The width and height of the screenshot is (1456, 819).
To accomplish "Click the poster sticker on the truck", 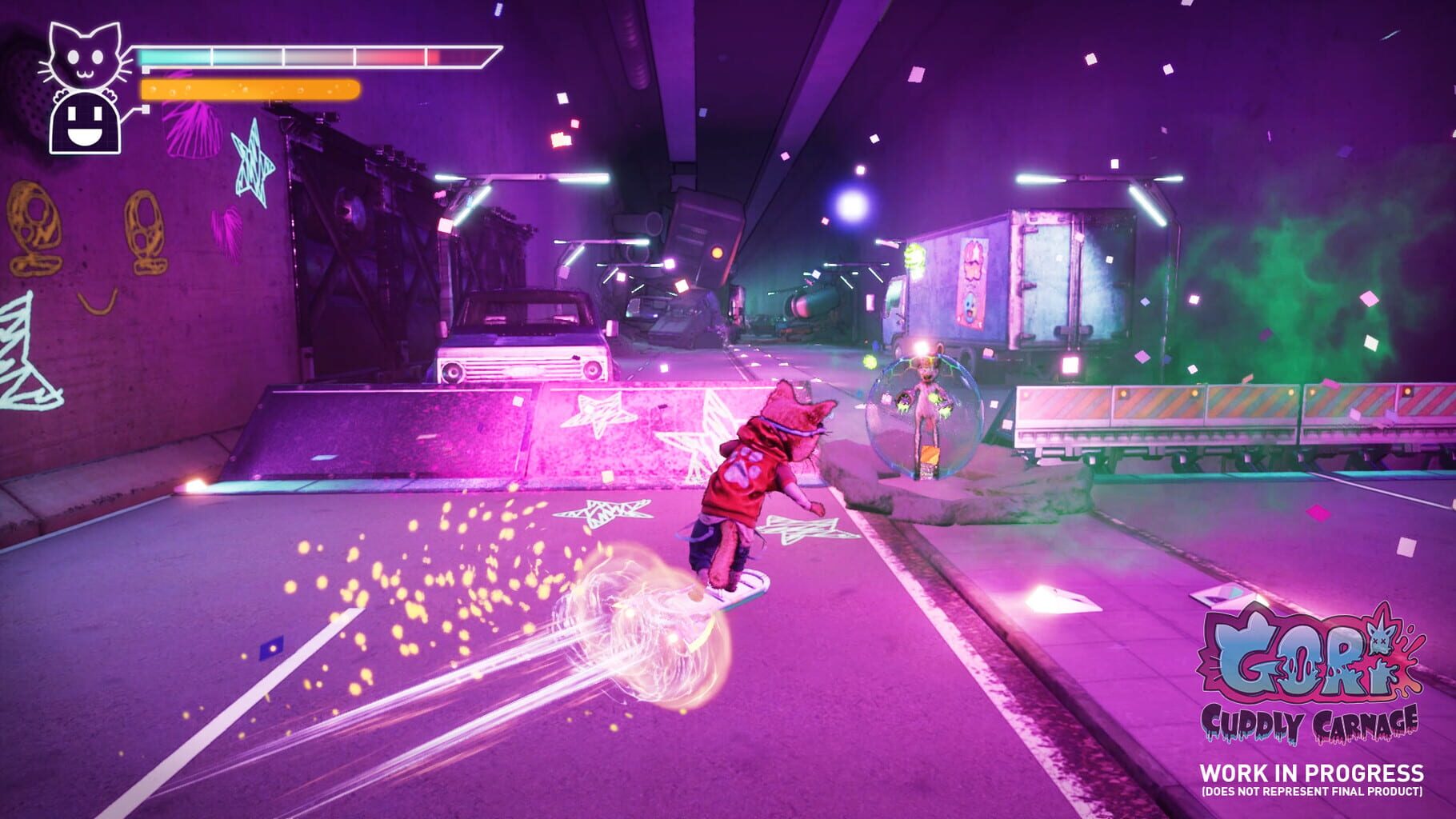I will click(x=970, y=280).
